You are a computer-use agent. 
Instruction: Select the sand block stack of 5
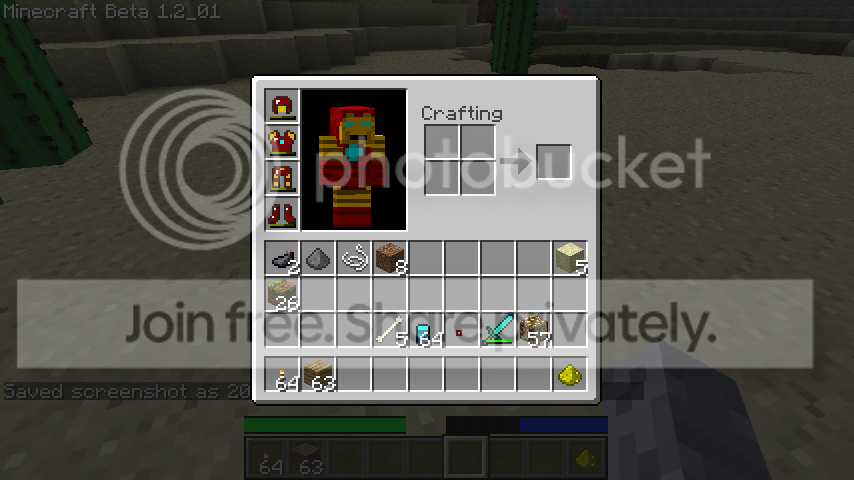pyautogui.click(x=570, y=259)
